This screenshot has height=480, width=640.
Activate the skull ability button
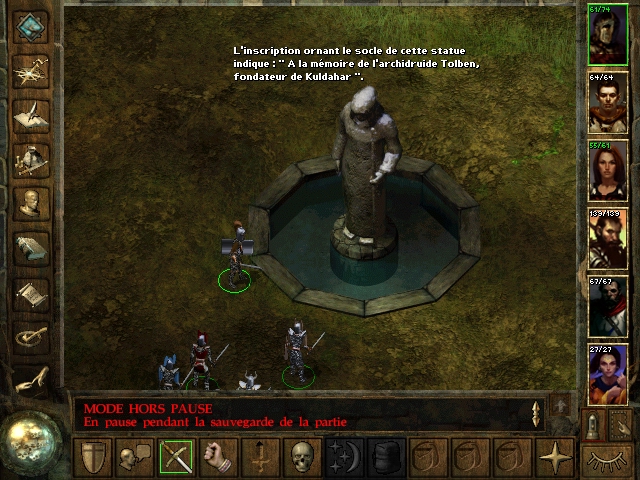(300, 458)
